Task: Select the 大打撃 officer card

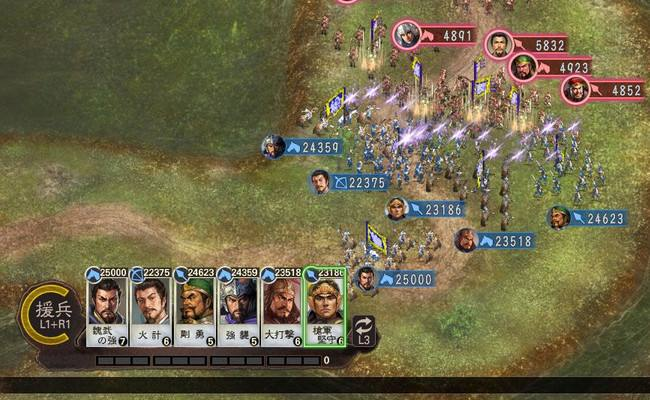Action: tap(281, 310)
